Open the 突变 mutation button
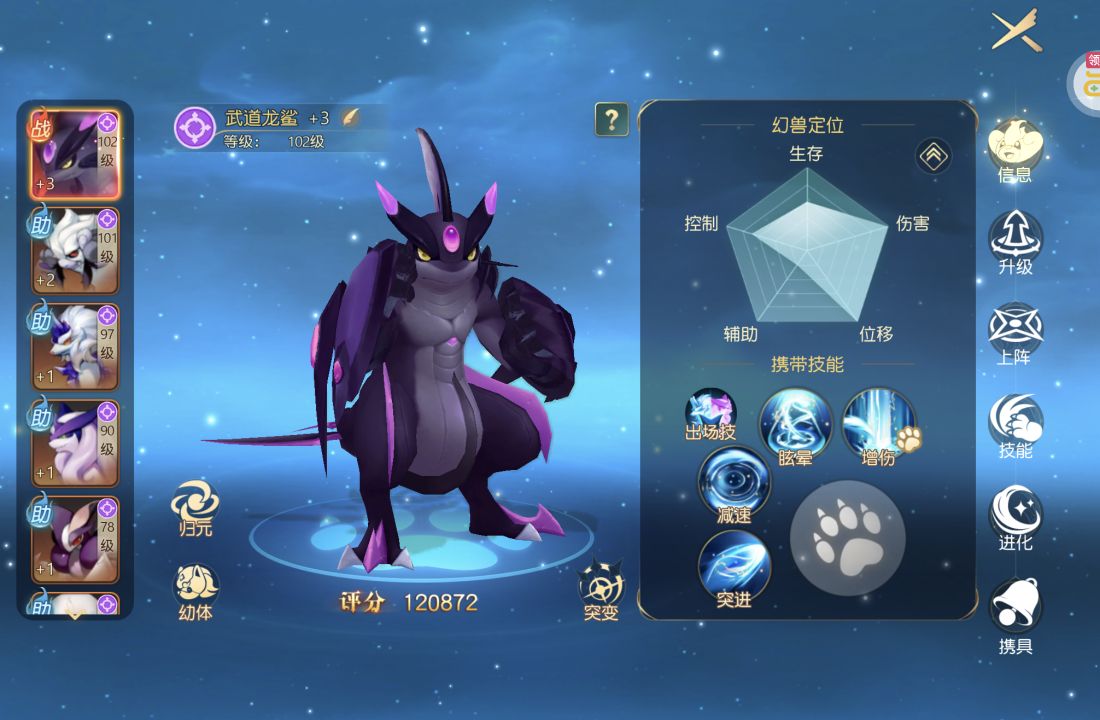 [602, 588]
